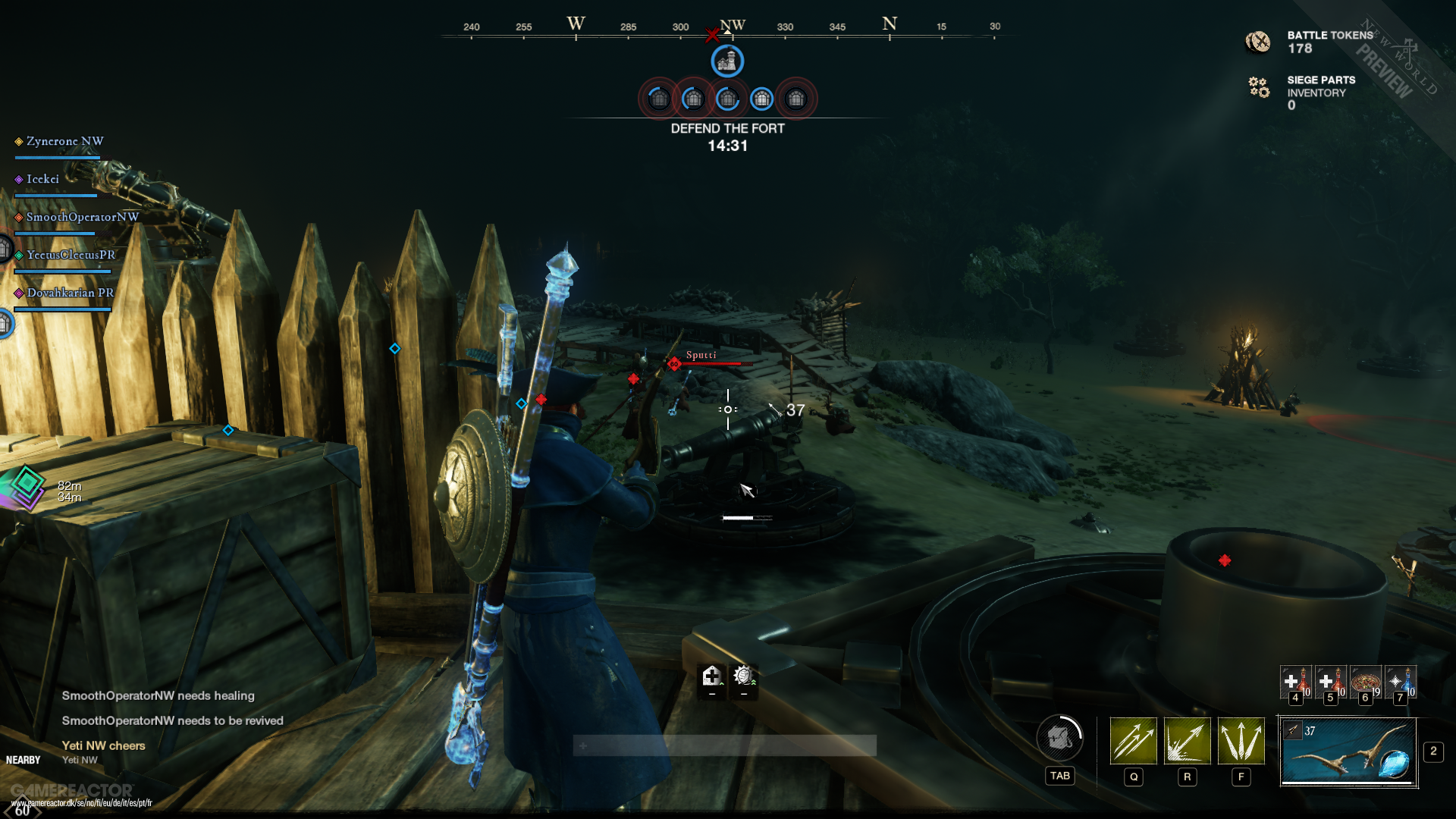Select SmoothOperatorNW in the party list
This screenshot has width=1456, height=819.
click(82, 218)
